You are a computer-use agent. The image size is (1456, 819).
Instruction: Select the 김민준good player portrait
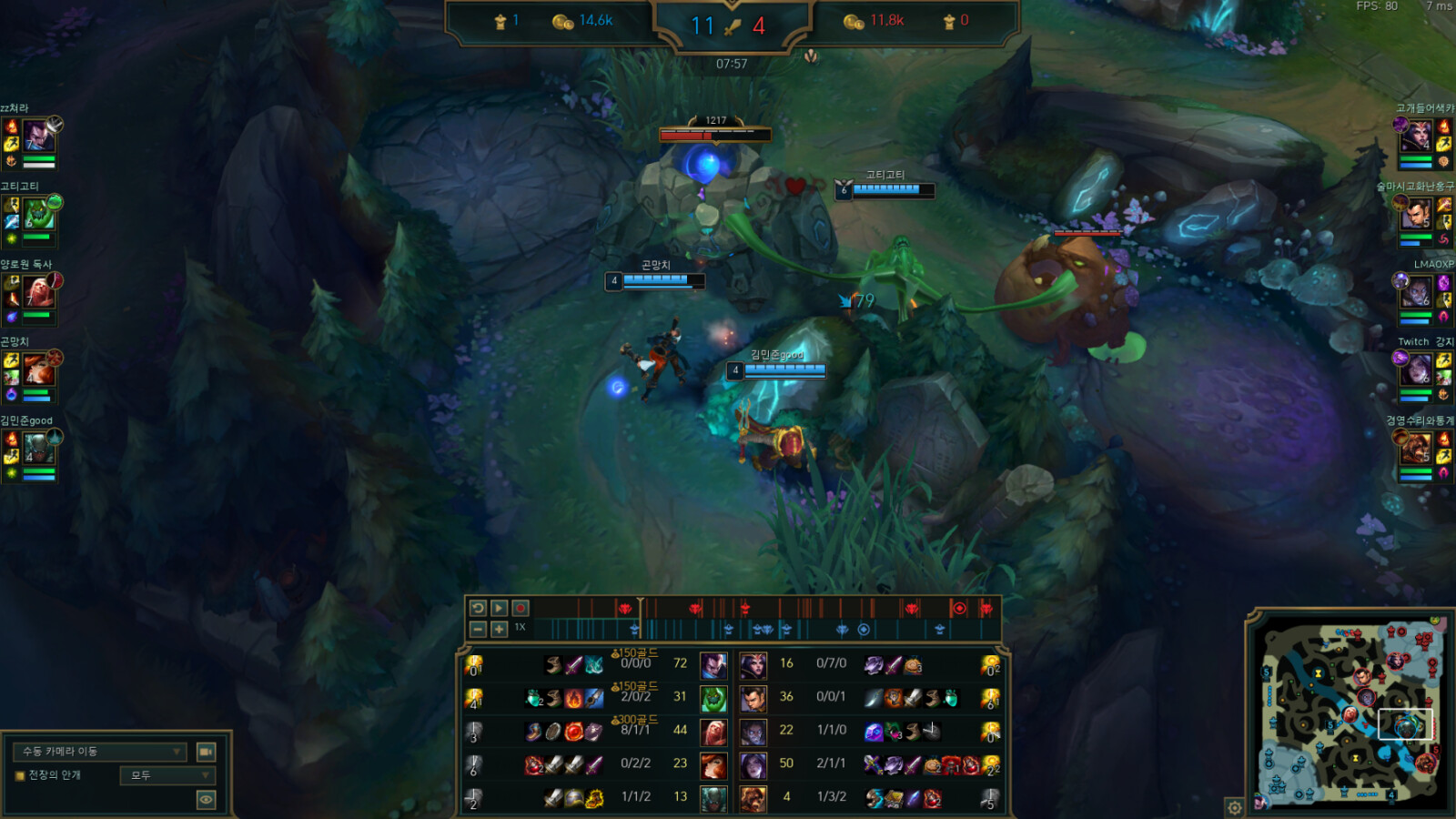coord(38,448)
